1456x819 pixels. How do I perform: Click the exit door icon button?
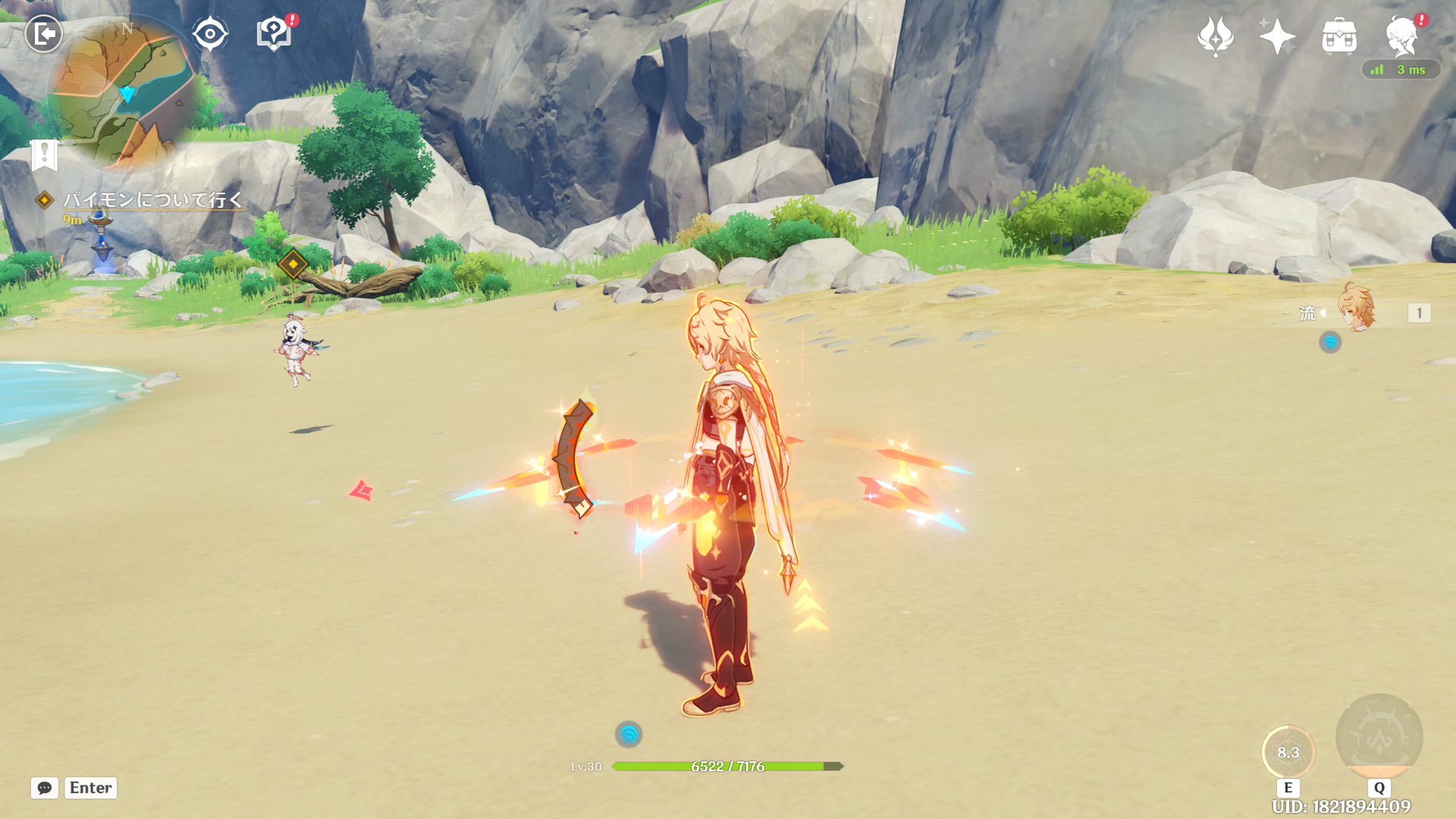pos(44,34)
